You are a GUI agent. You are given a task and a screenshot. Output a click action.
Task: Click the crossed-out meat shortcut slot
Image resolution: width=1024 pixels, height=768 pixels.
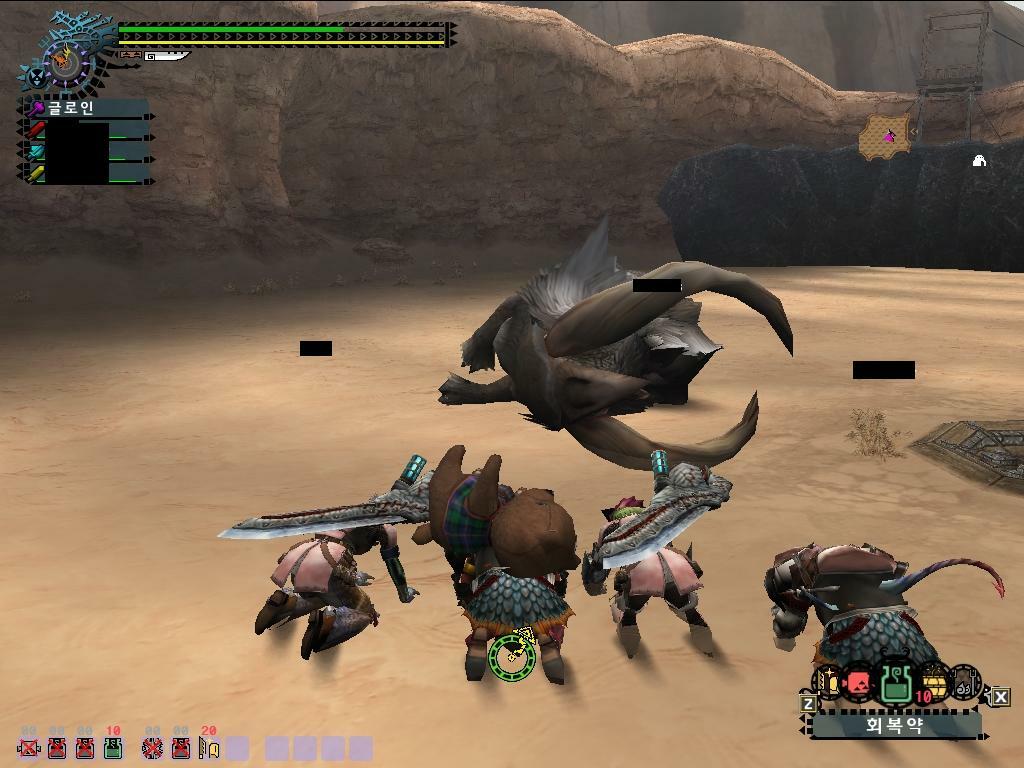point(29,747)
